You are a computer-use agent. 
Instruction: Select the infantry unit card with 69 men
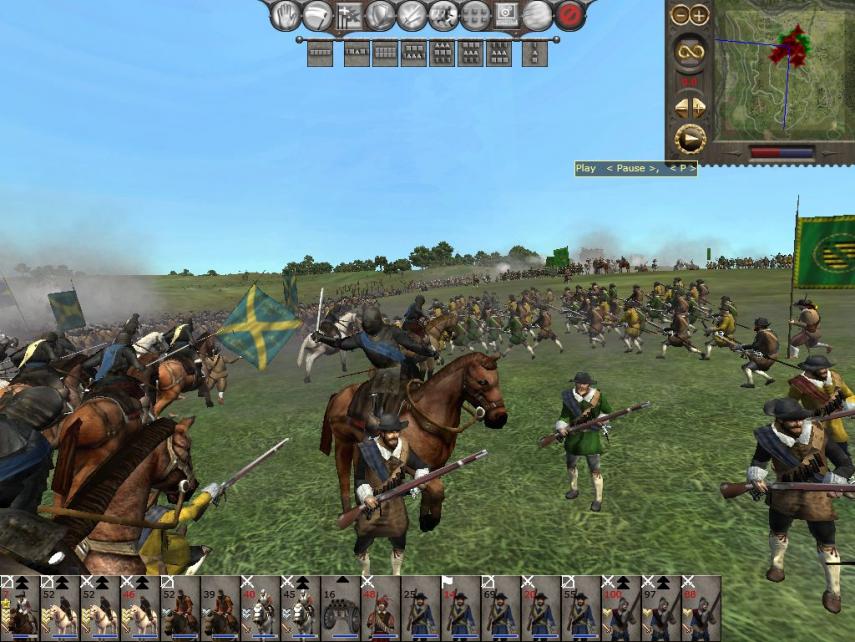tap(500, 607)
